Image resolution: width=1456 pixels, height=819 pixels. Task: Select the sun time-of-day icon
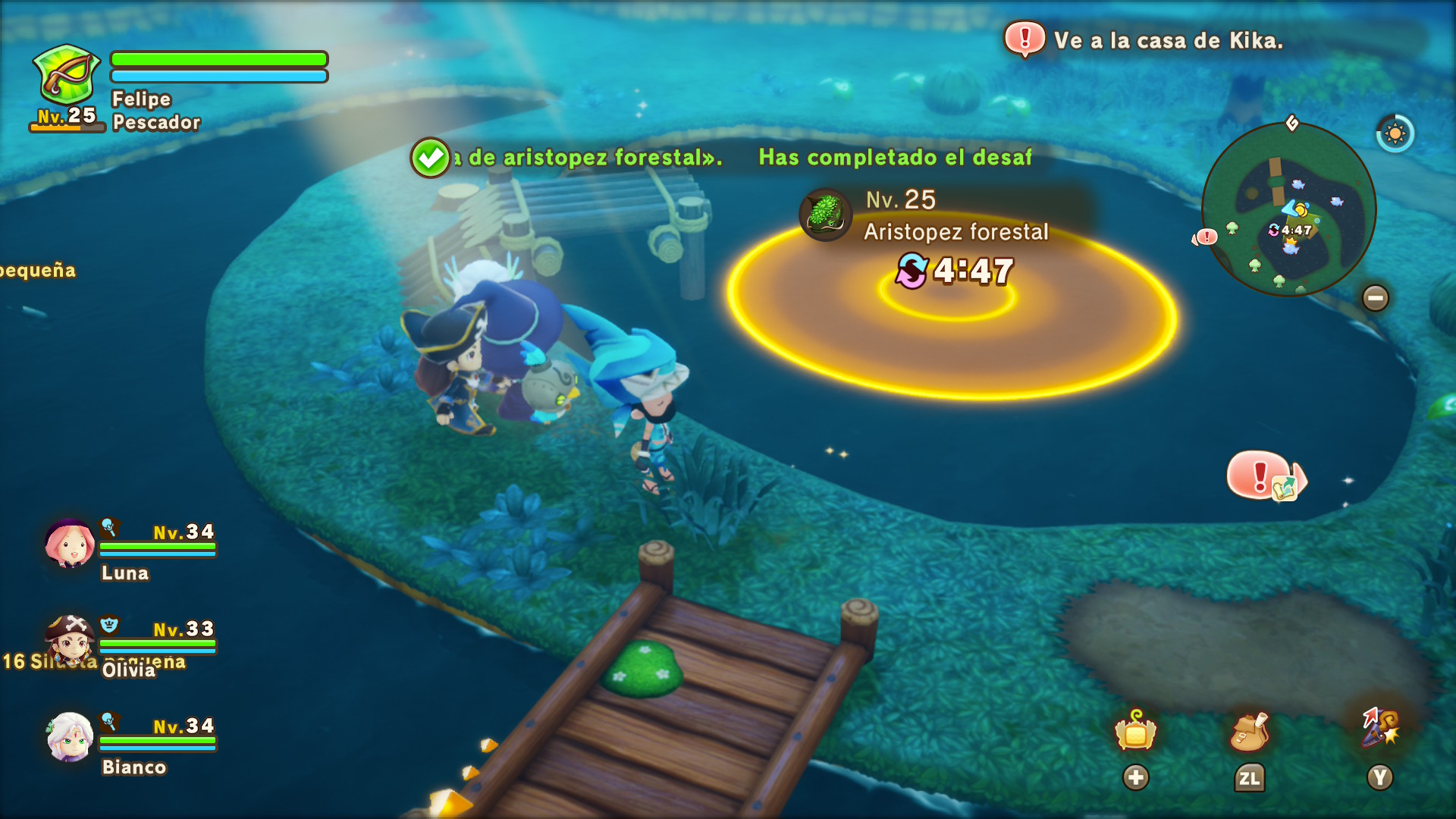[x=1395, y=134]
